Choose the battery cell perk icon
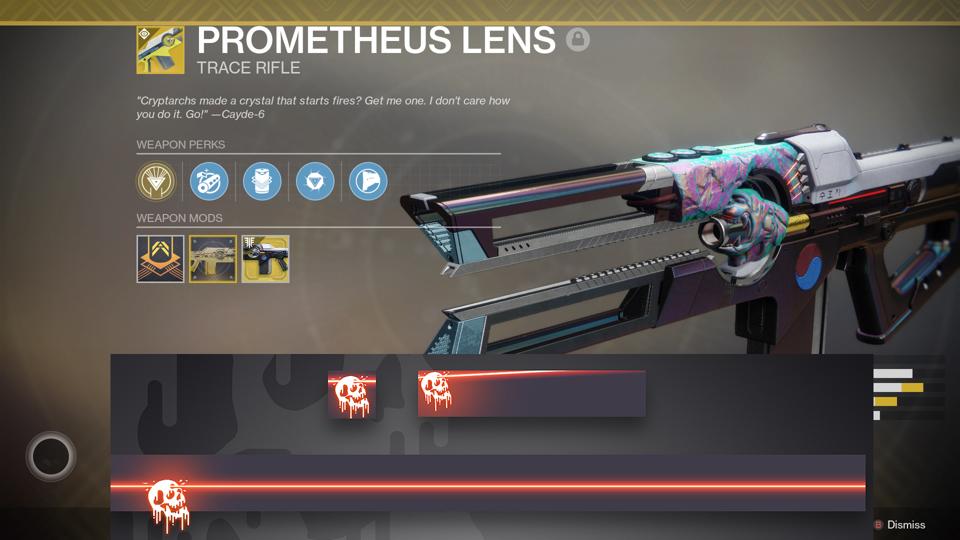This screenshot has height=540, width=960. pyautogui.click(x=262, y=182)
